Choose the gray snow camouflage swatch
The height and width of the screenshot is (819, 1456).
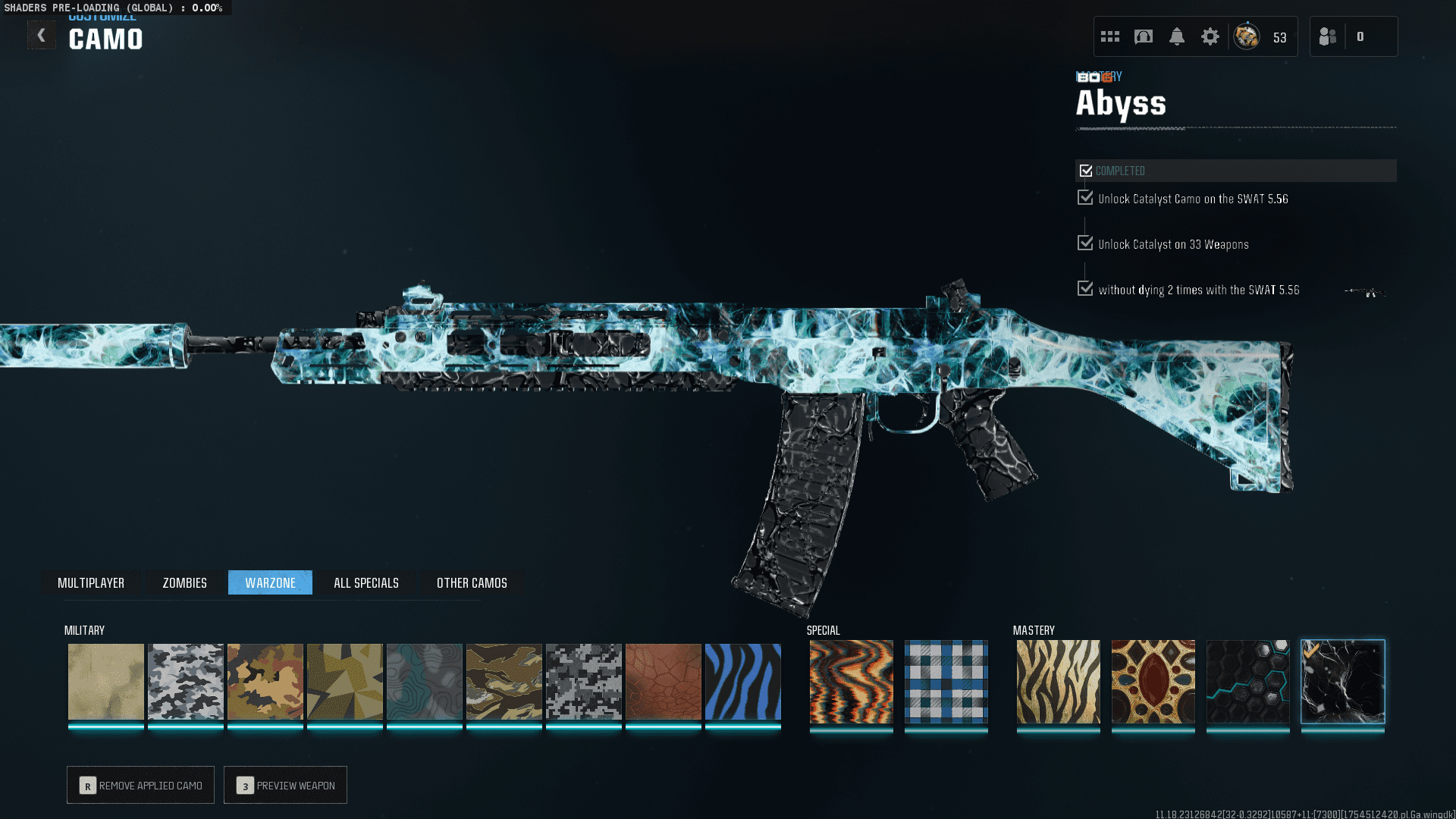pyautogui.click(x=186, y=682)
